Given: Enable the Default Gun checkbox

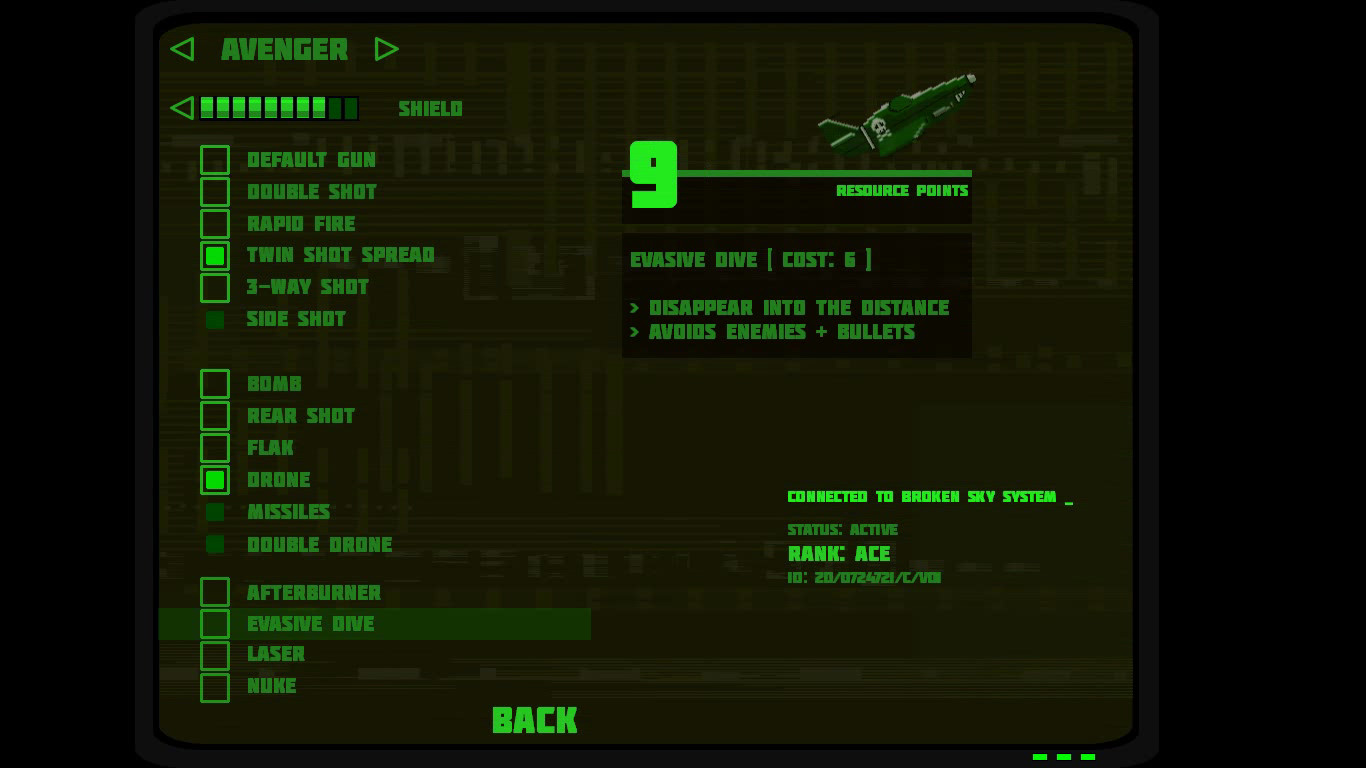Looking at the screenshot, I should click(x=215, y=160).
